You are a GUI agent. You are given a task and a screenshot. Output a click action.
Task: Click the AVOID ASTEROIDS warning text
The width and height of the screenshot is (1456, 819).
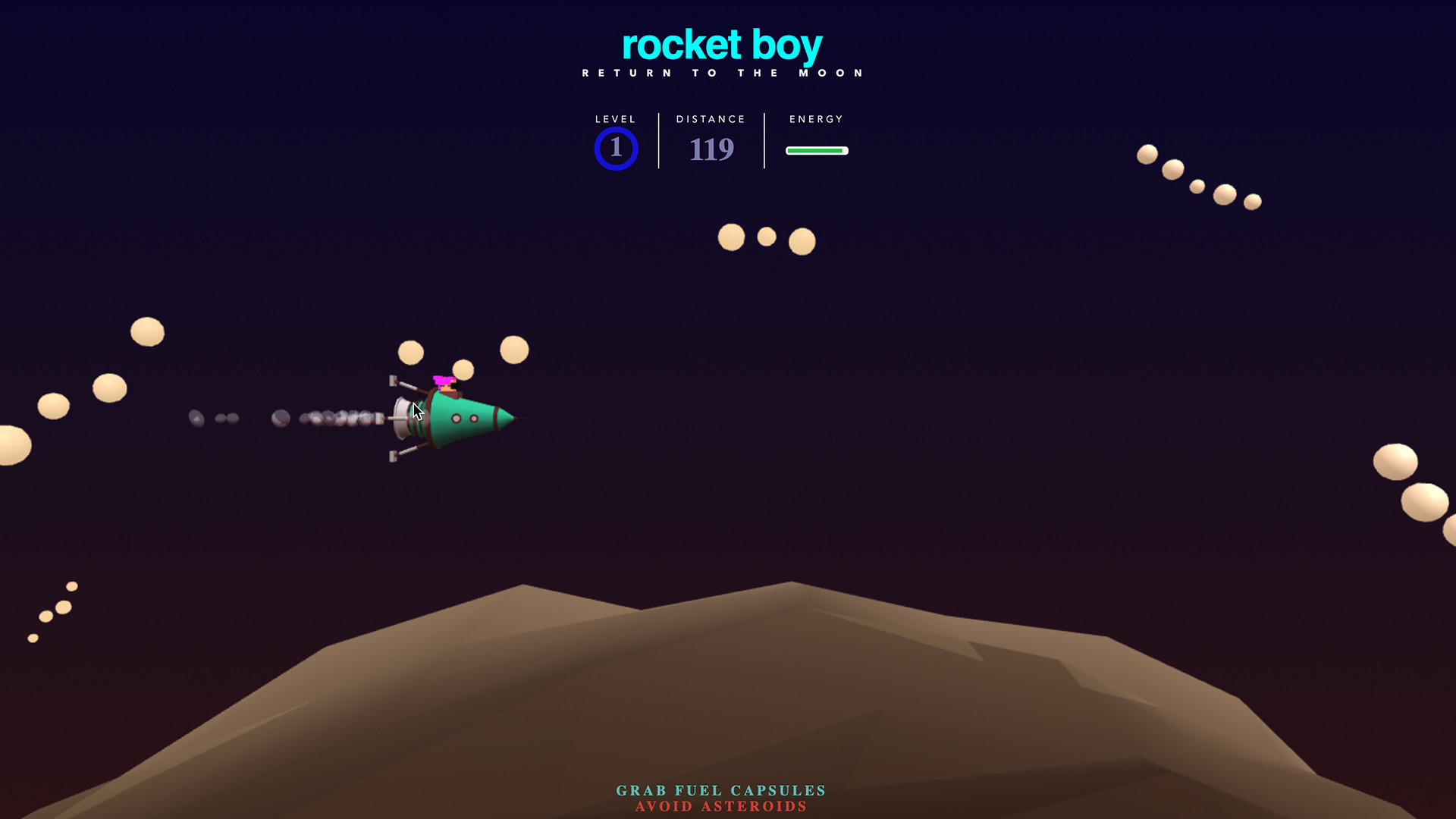point(720,807)
